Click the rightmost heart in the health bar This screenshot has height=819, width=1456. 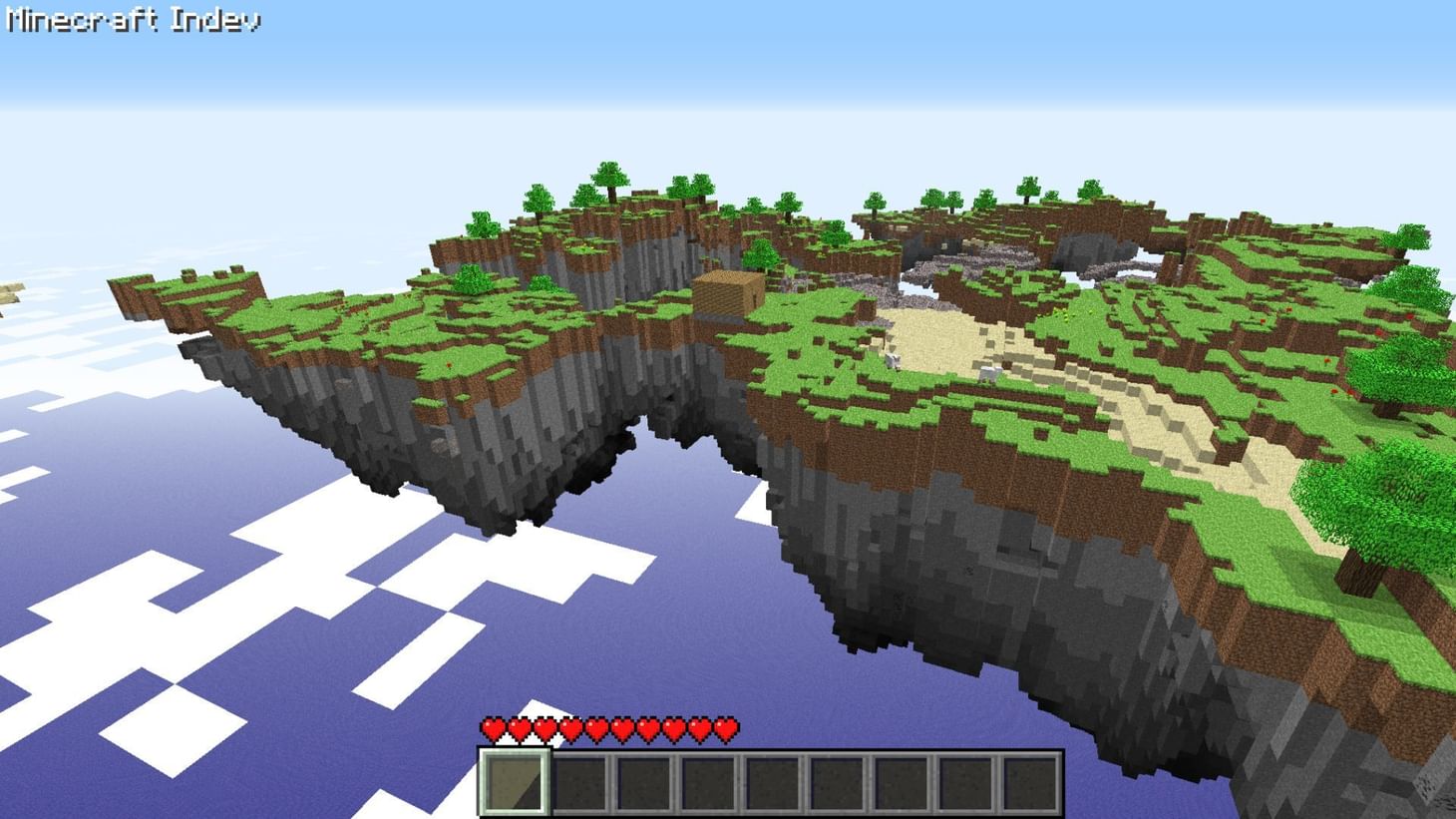(727, 729)
